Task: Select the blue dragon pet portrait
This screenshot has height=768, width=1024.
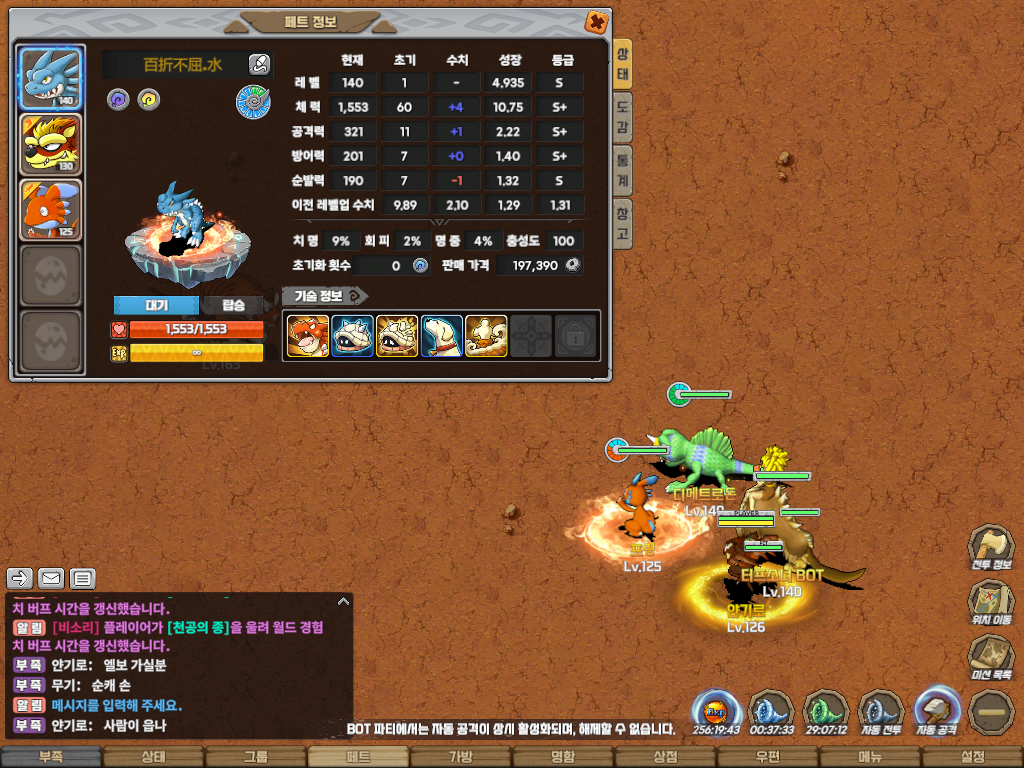Action: 51,79
